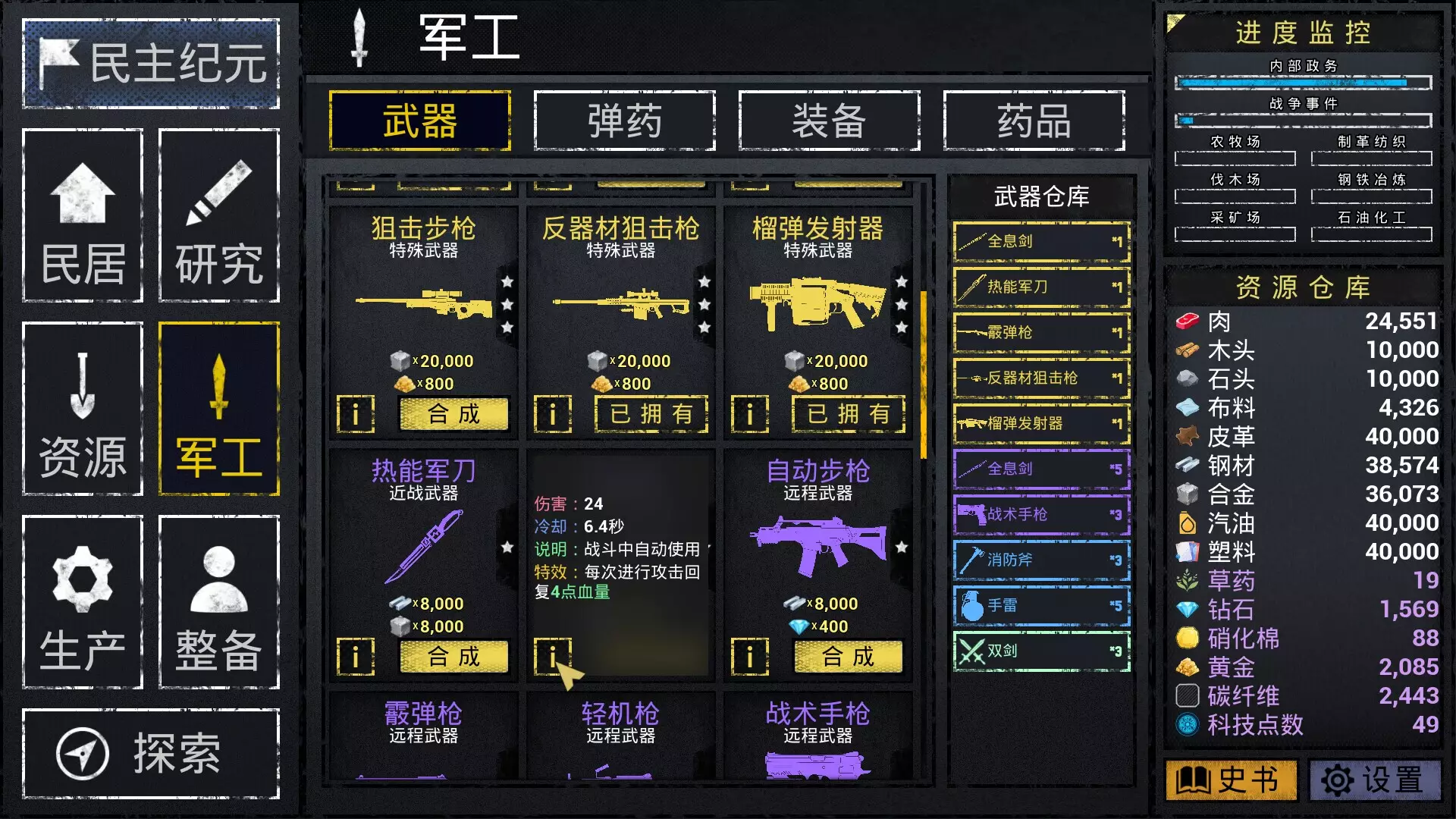The width and height of the screenshot is (1456, 819).
Task: Click the 内部政务 progress bar
Action: click(1302, 83)
